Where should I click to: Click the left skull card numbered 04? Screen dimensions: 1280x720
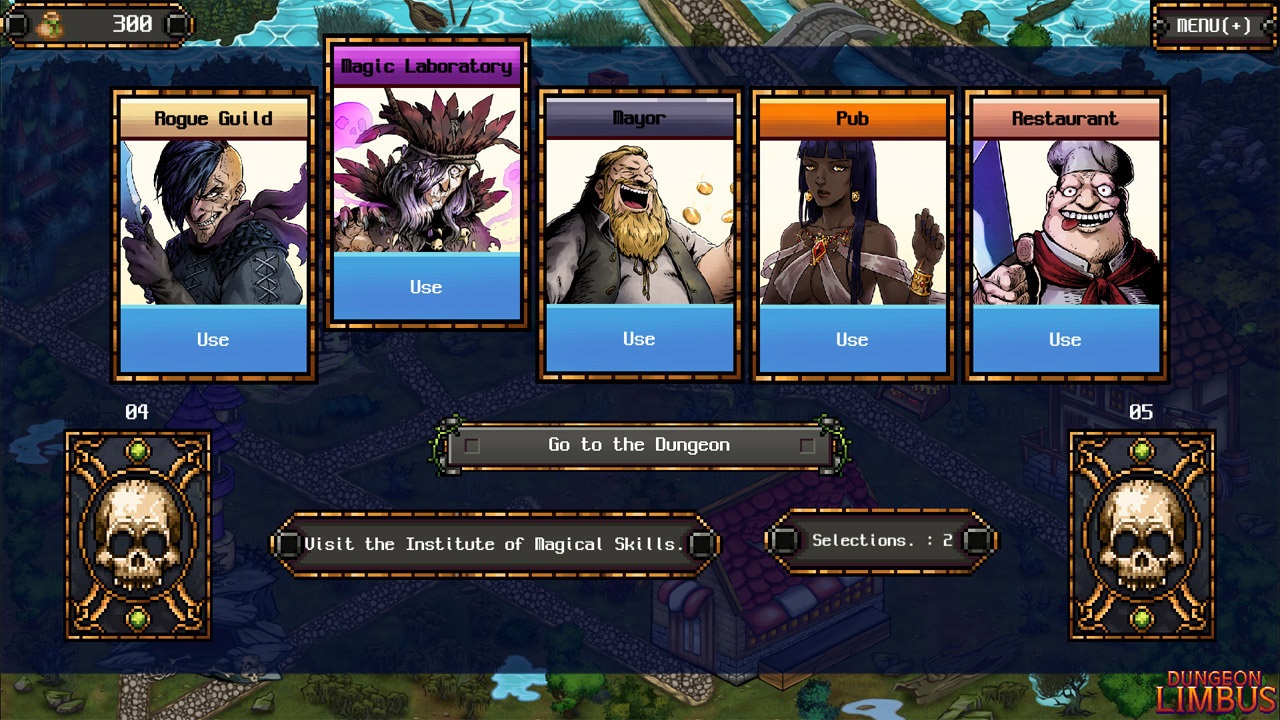[139, 537]
